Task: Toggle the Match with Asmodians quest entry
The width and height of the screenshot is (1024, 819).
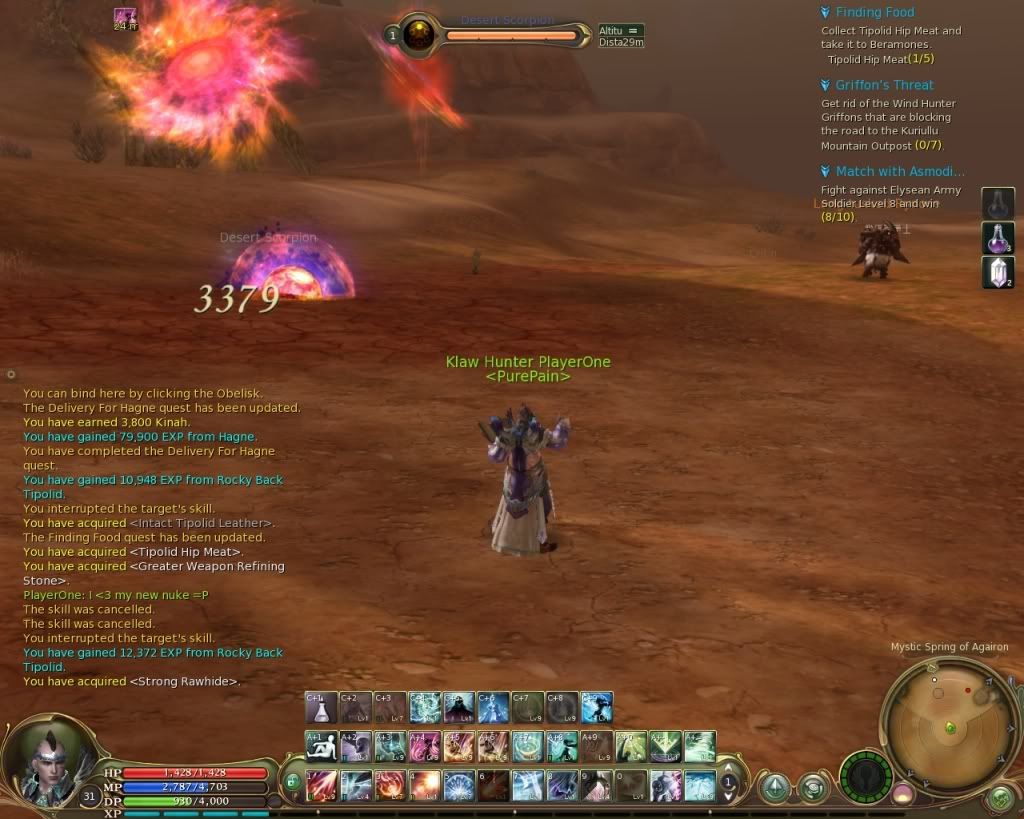Action: [x=825, y=171]
